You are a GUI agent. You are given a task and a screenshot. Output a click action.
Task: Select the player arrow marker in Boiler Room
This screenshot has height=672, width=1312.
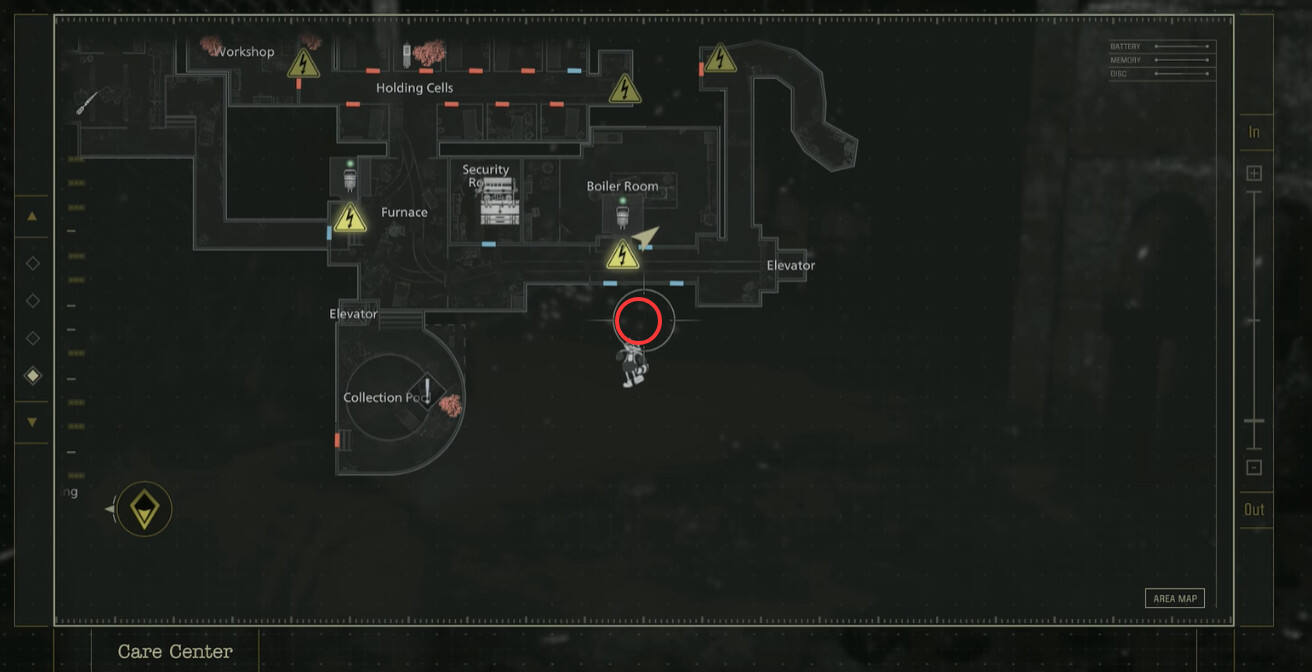click(x=646, y=236)
